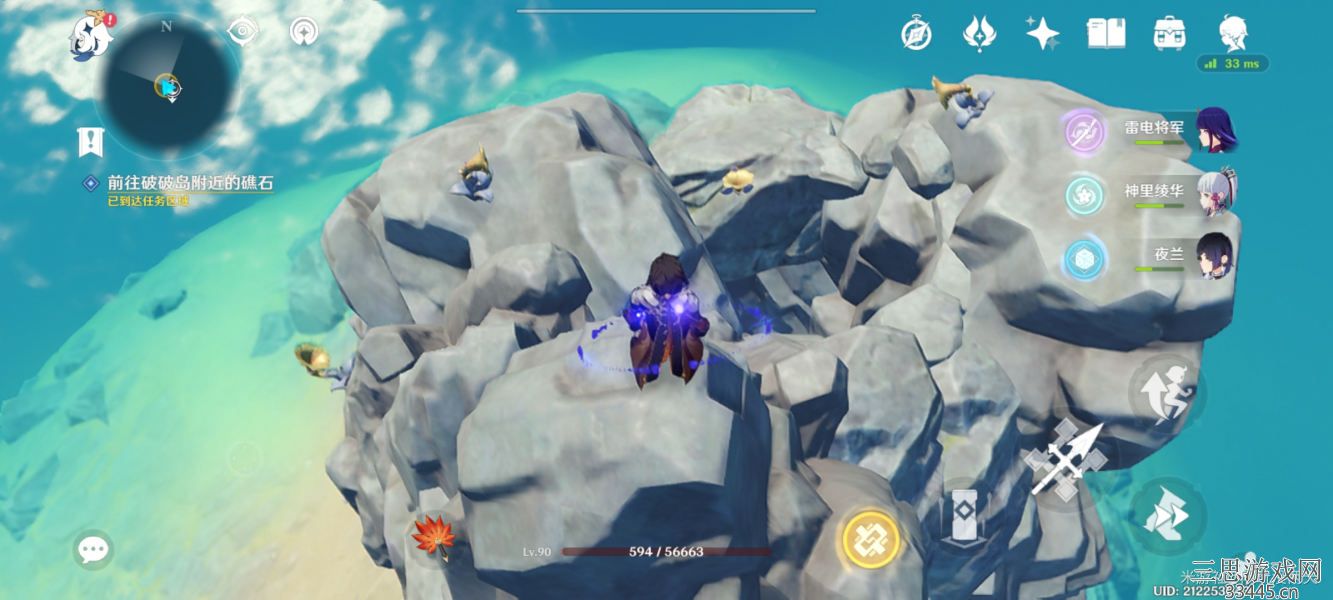Select the active quest tracker text
The image size is (1333, 600).
point(190,184)
